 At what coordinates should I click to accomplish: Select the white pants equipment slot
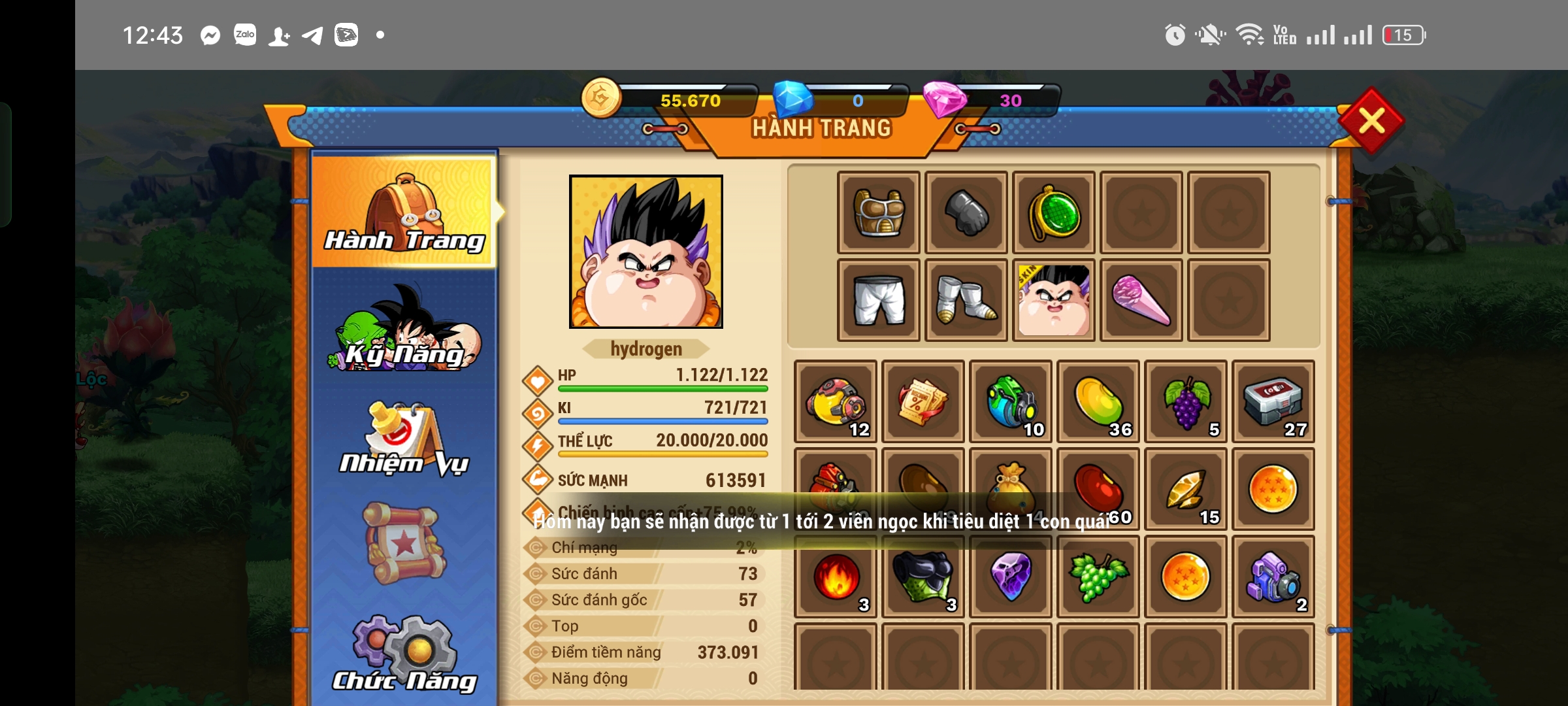tap(879, 301)
